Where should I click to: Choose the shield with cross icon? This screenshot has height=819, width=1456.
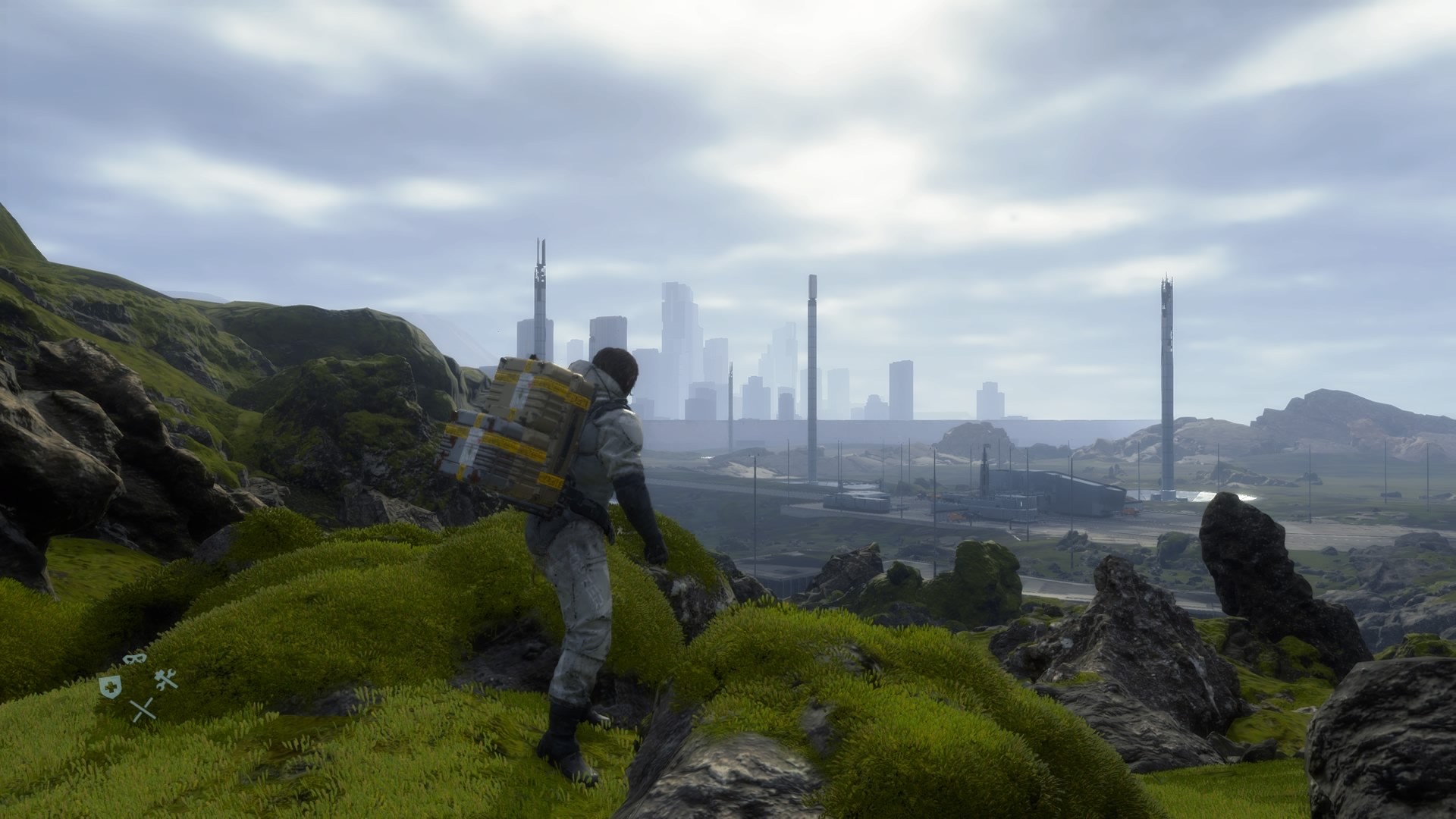click(110, 686)
